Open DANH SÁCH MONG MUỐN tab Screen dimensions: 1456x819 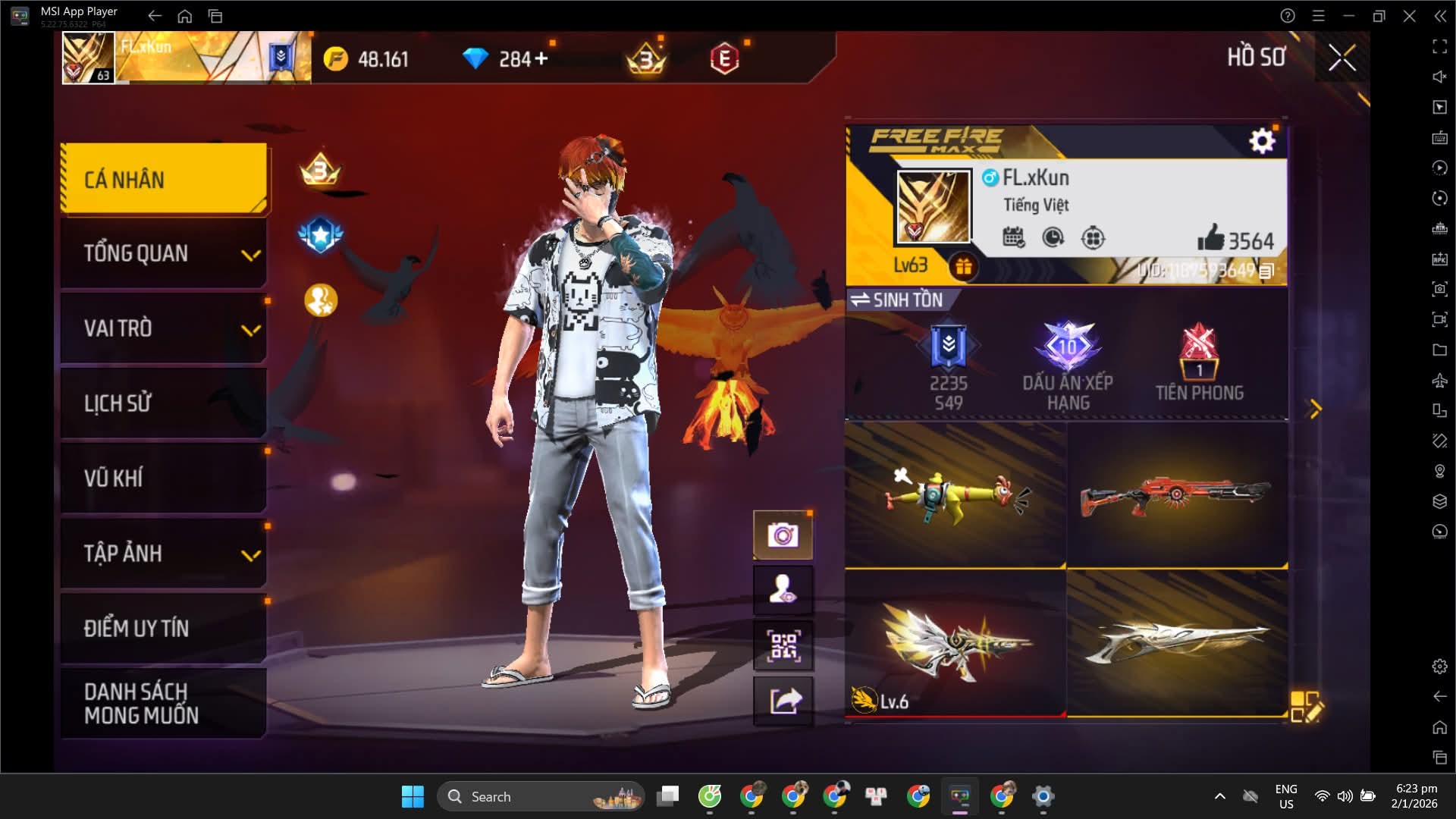point(164,703)
